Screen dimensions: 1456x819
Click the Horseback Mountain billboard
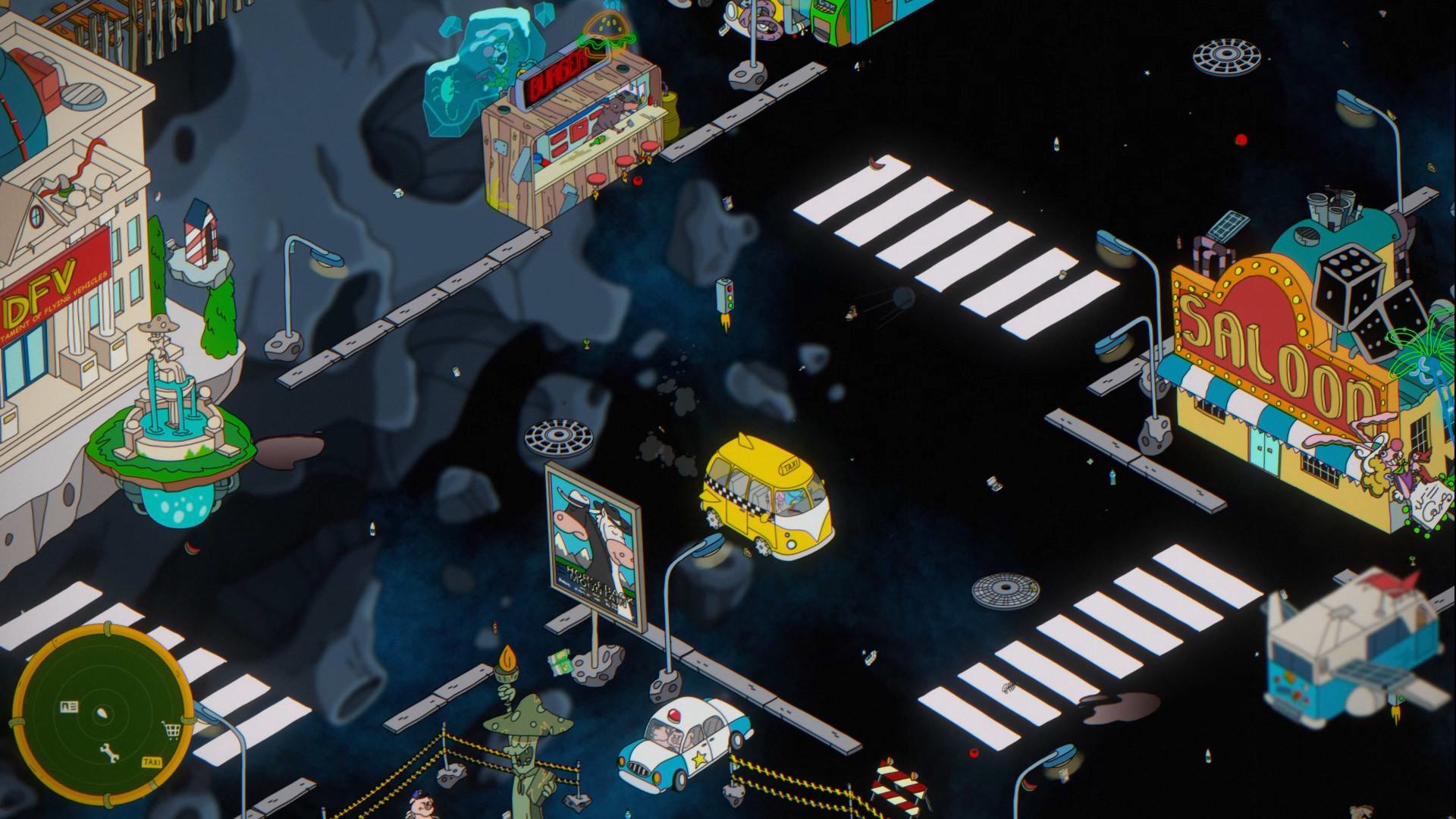coord(592,538)
